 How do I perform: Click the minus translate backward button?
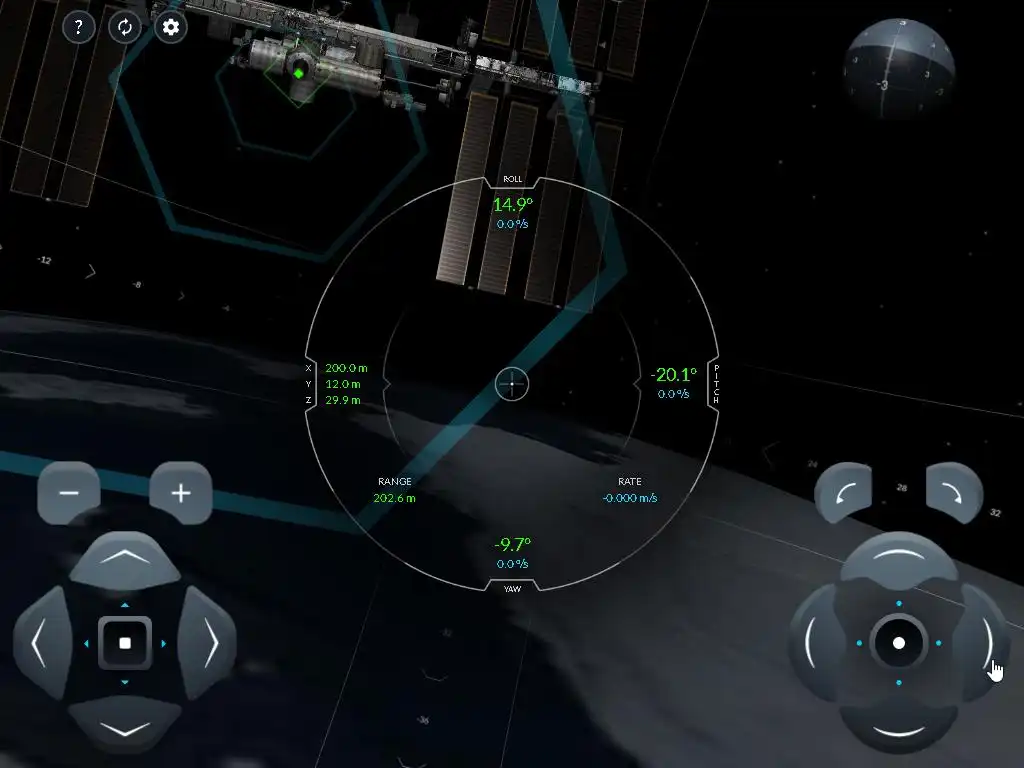pos(69,493)
